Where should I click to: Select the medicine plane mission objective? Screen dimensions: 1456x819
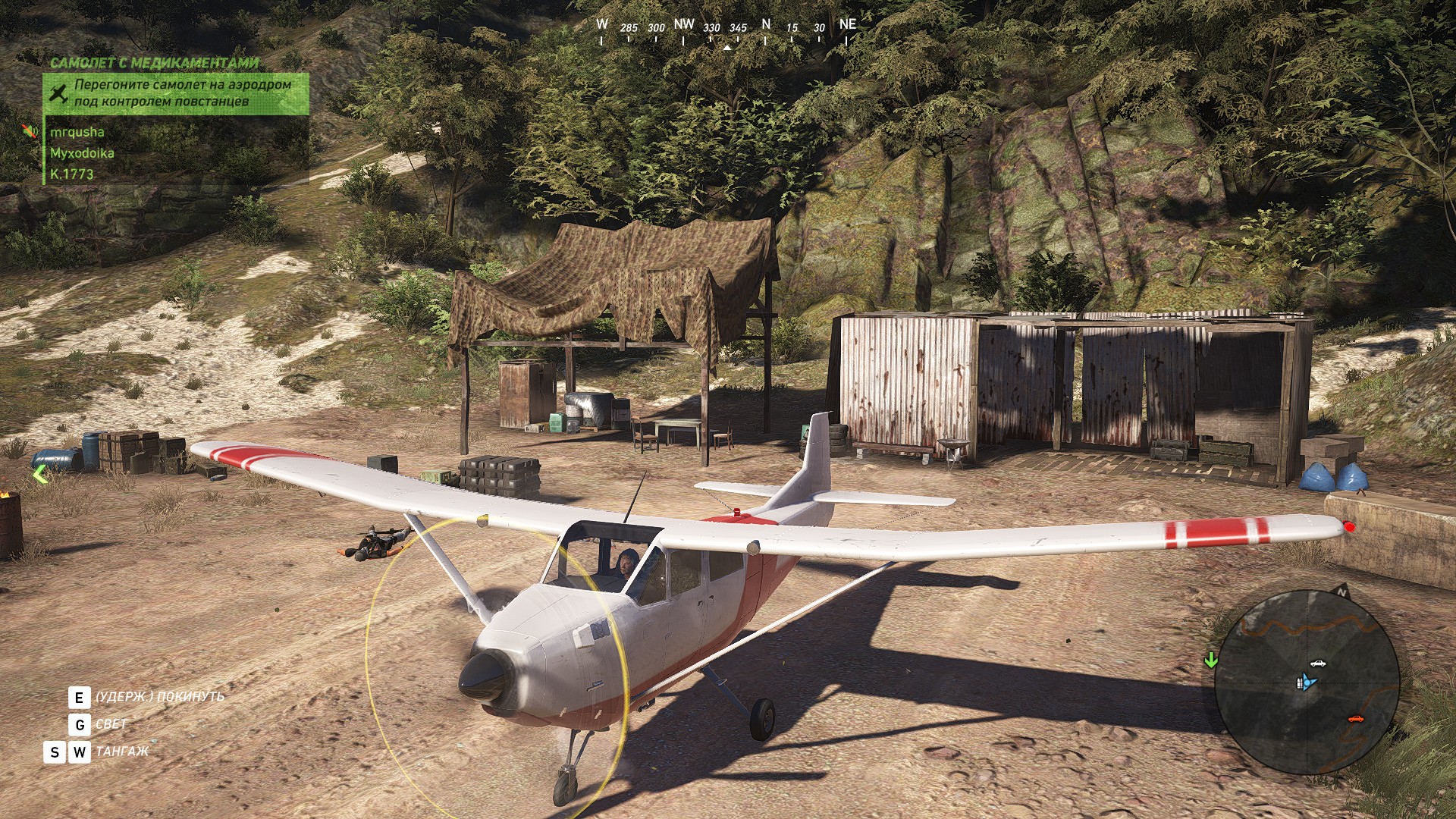pos(176,93)
